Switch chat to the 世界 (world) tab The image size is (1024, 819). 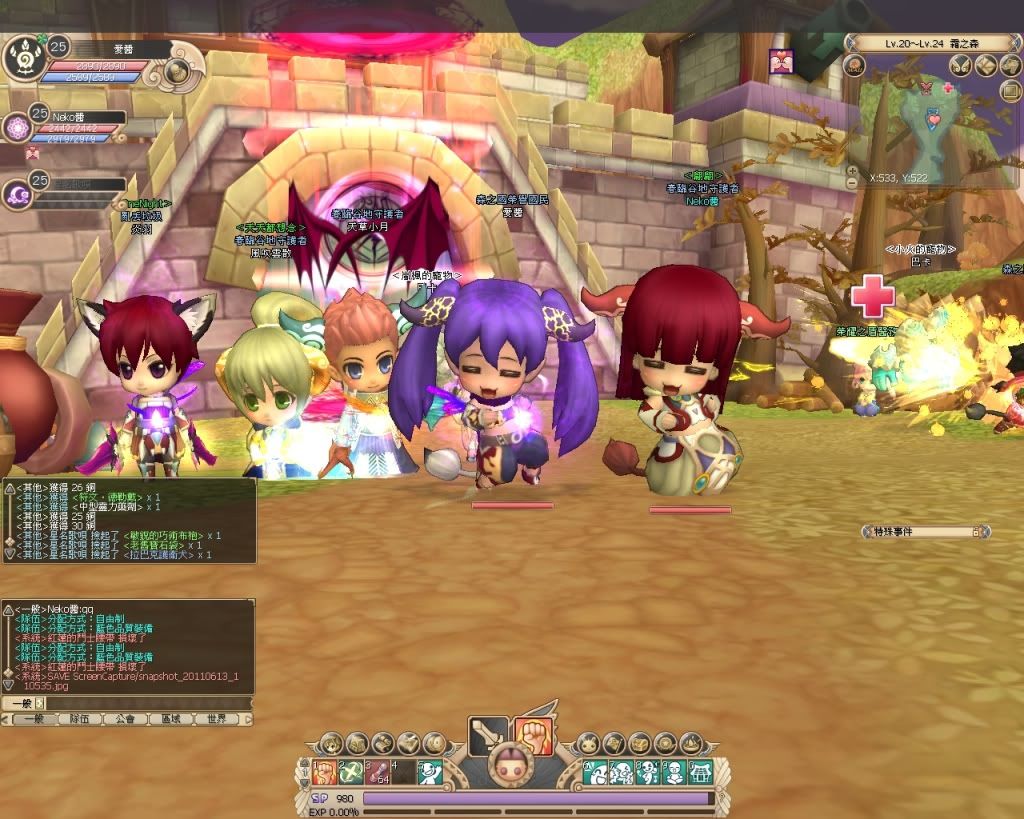217,719
